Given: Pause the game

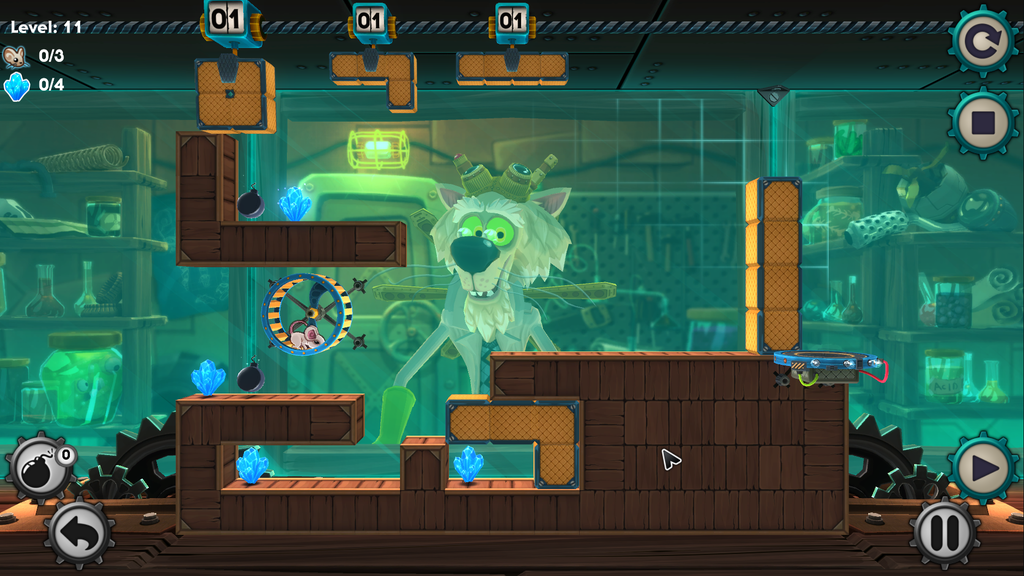Looking at the screenshot, I should (943, 532).
